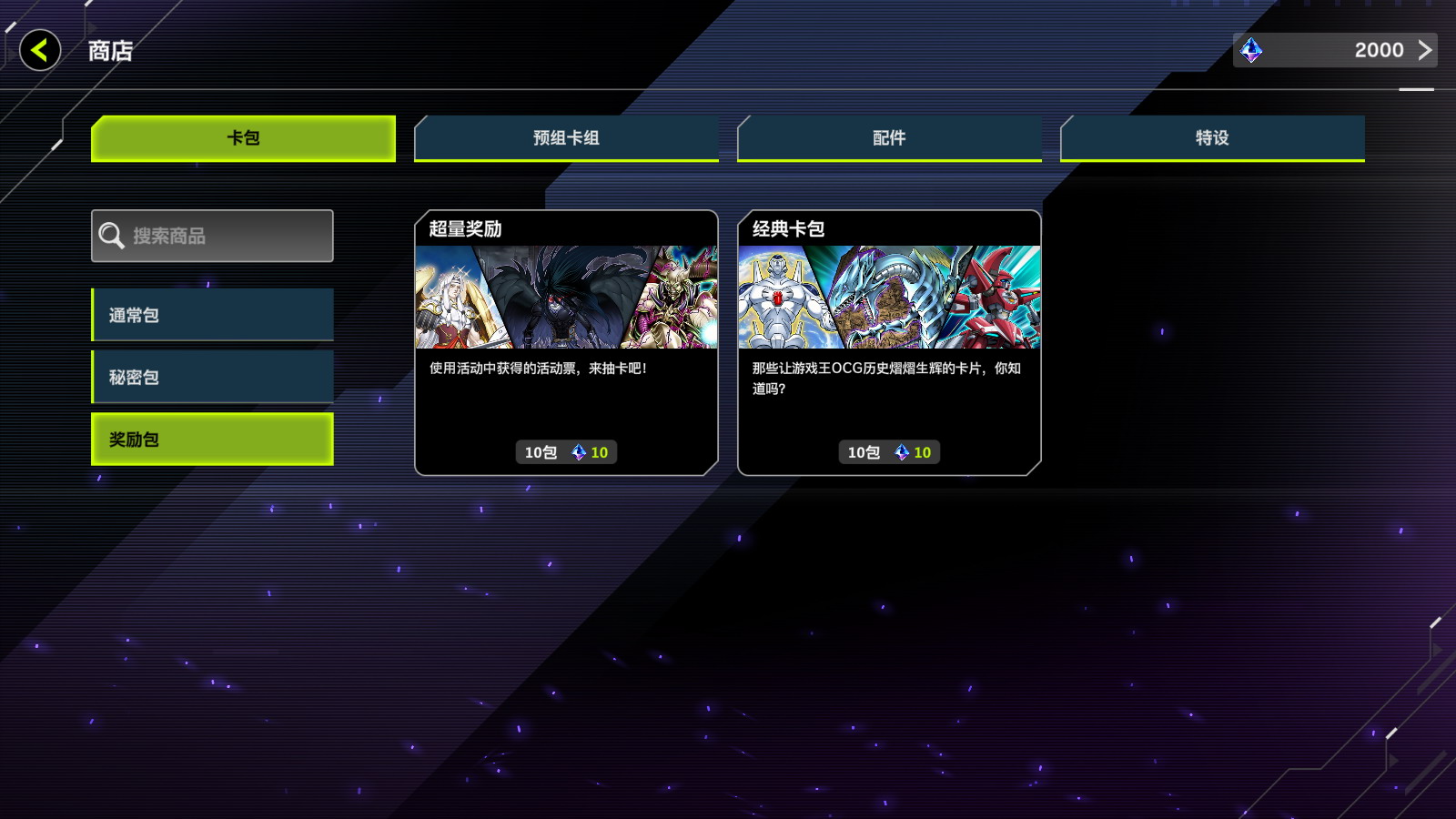The width and height of the screenshot is (1456, 819).
Task: Open the 秘密包 category
Action: click(213, 377)
